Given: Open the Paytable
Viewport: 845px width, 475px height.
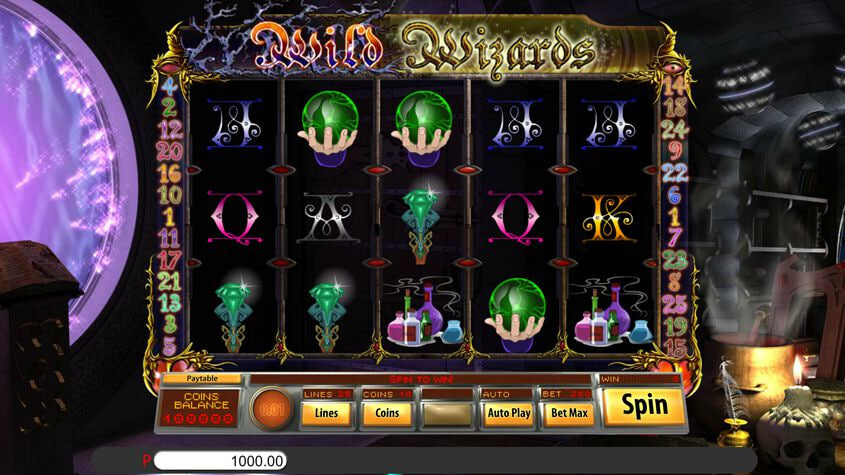Looking at the screenshot, I should click(201, 379).
